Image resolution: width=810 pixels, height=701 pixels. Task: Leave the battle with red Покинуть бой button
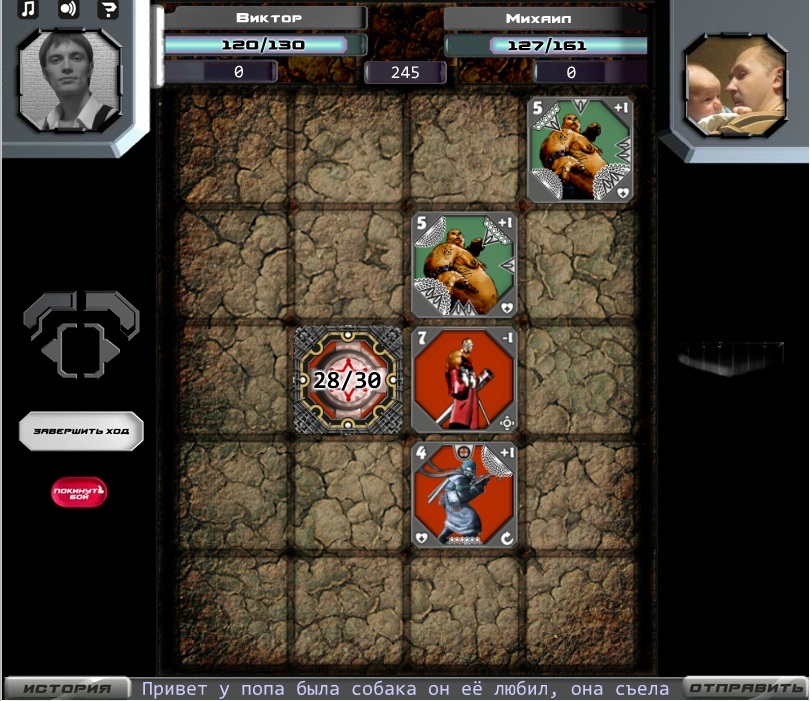80,492
